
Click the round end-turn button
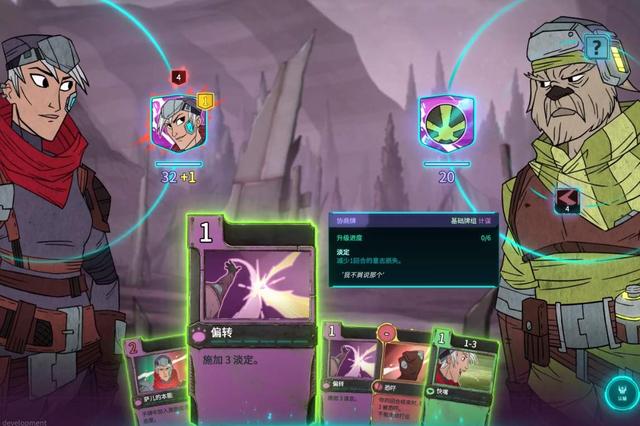pos(621,395)
